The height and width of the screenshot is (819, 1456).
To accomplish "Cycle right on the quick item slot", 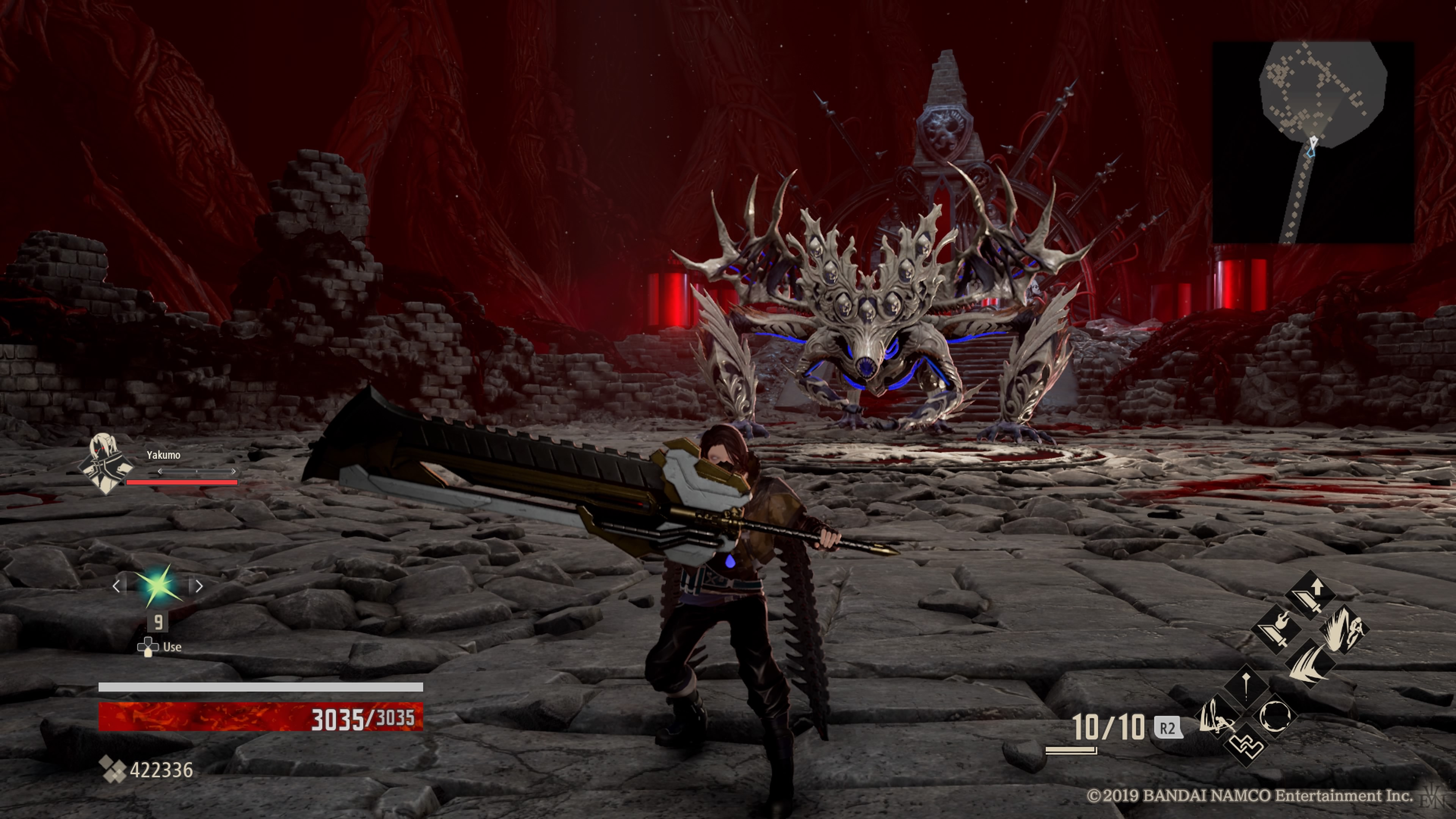I will click(x=199, y=586).
